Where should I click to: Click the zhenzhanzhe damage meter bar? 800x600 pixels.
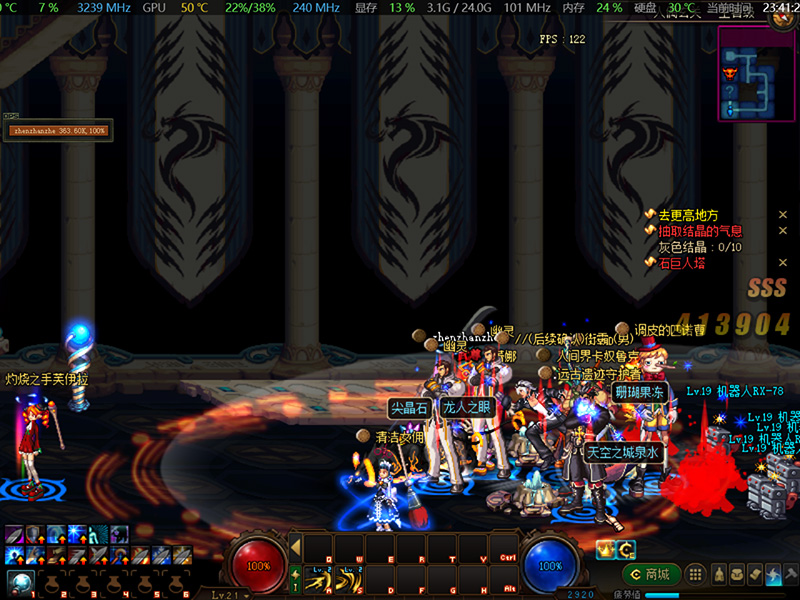point(58,130)
